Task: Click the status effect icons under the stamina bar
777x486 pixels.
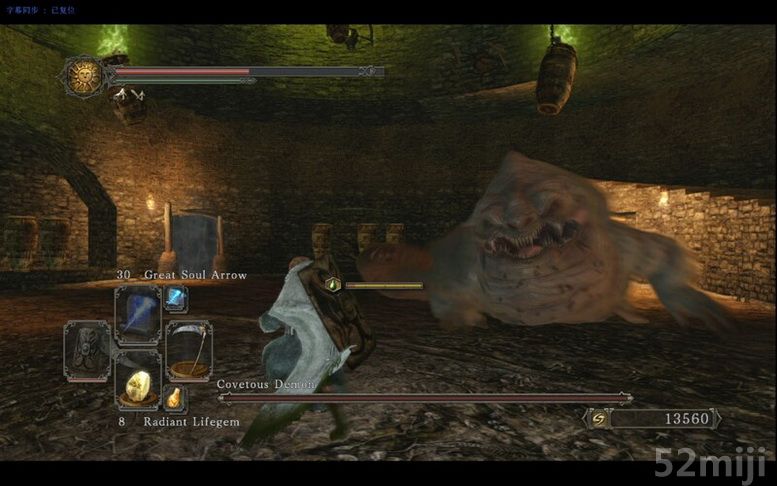Action: (127, 95)
